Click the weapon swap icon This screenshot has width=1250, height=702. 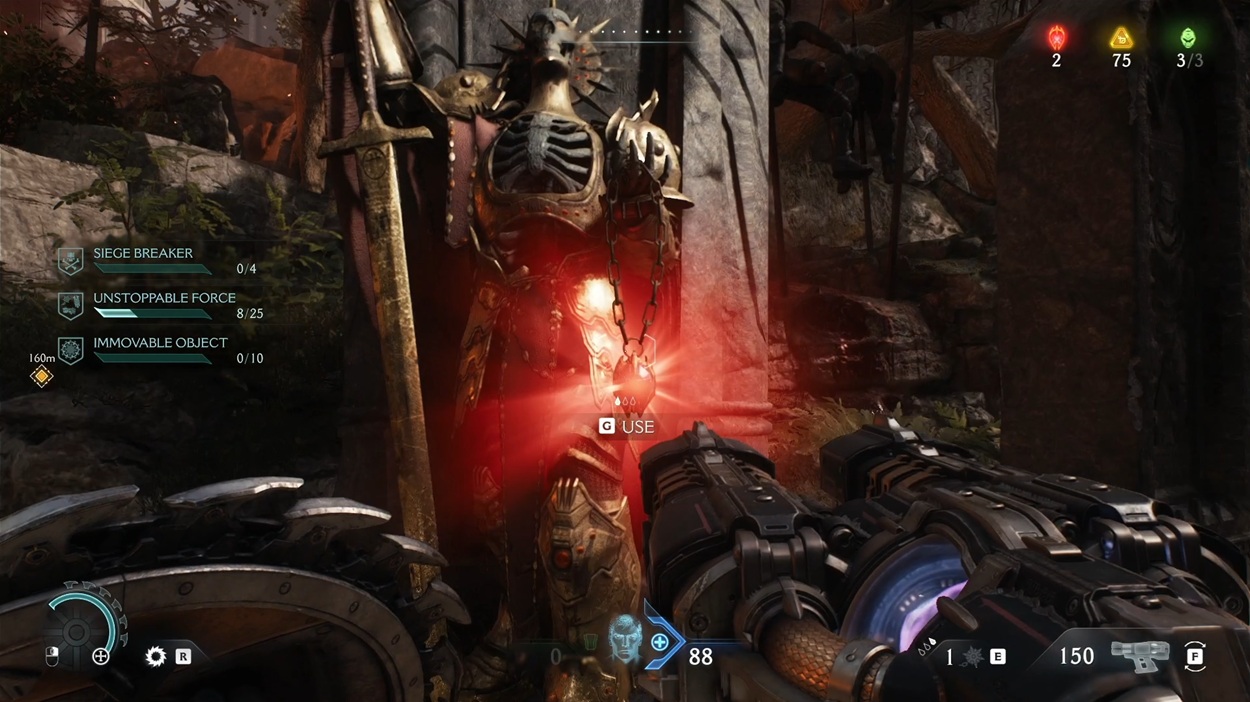point(1195,656)
